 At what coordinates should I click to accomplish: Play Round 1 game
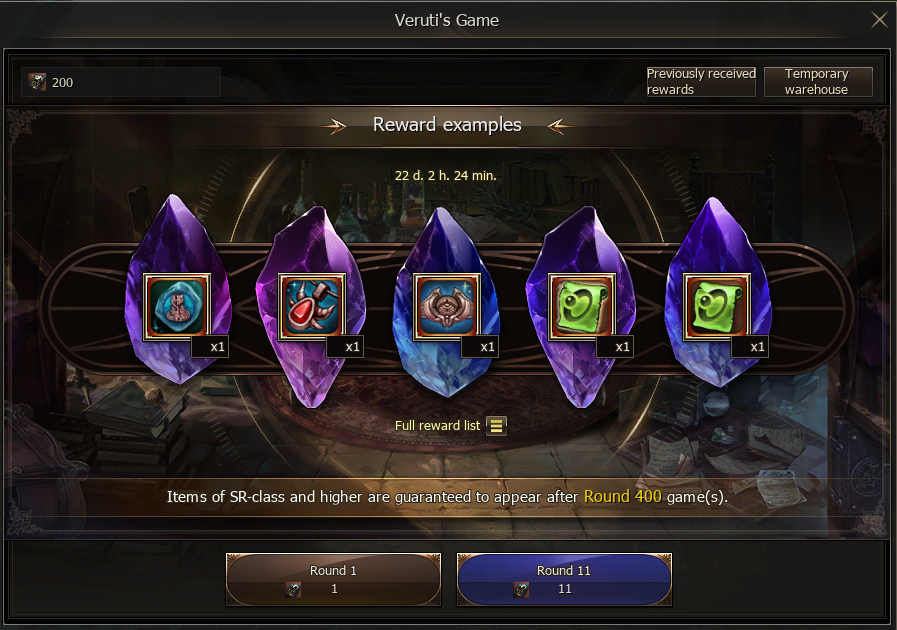[x=333, y=580]
